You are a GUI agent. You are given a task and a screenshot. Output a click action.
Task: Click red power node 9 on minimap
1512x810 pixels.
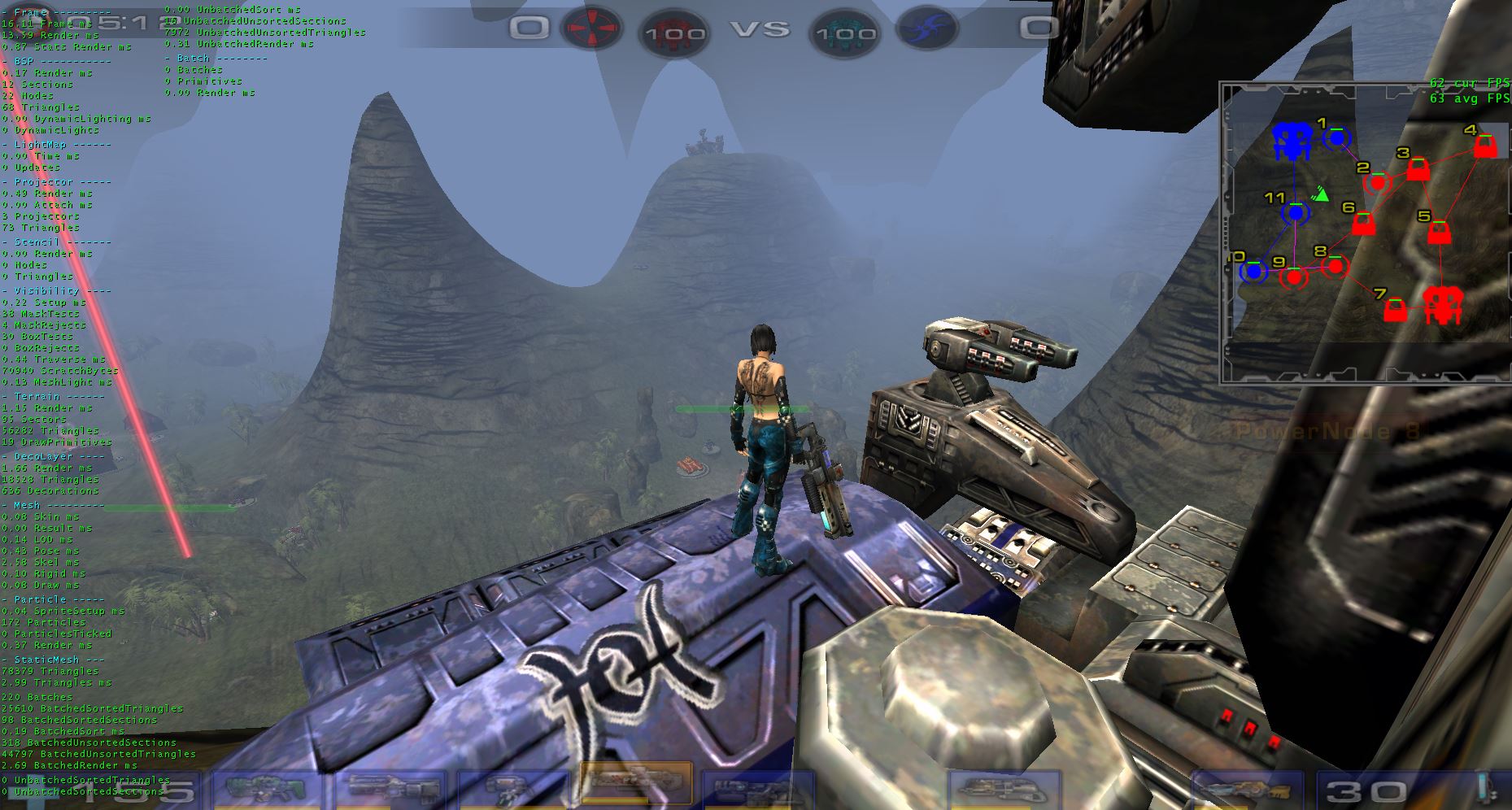(1293, 277)
